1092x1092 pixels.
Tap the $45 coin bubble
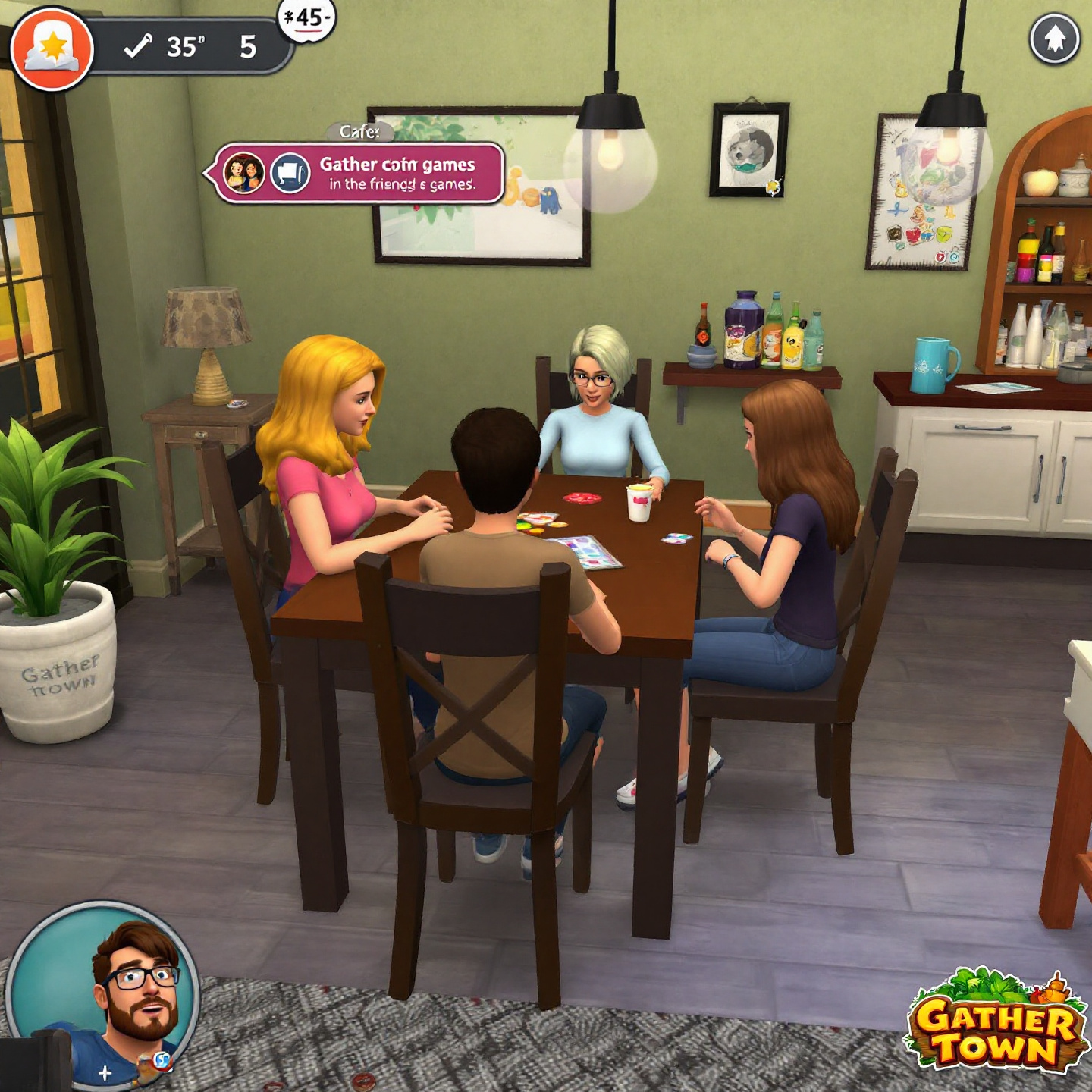click(x=307, y=18)
